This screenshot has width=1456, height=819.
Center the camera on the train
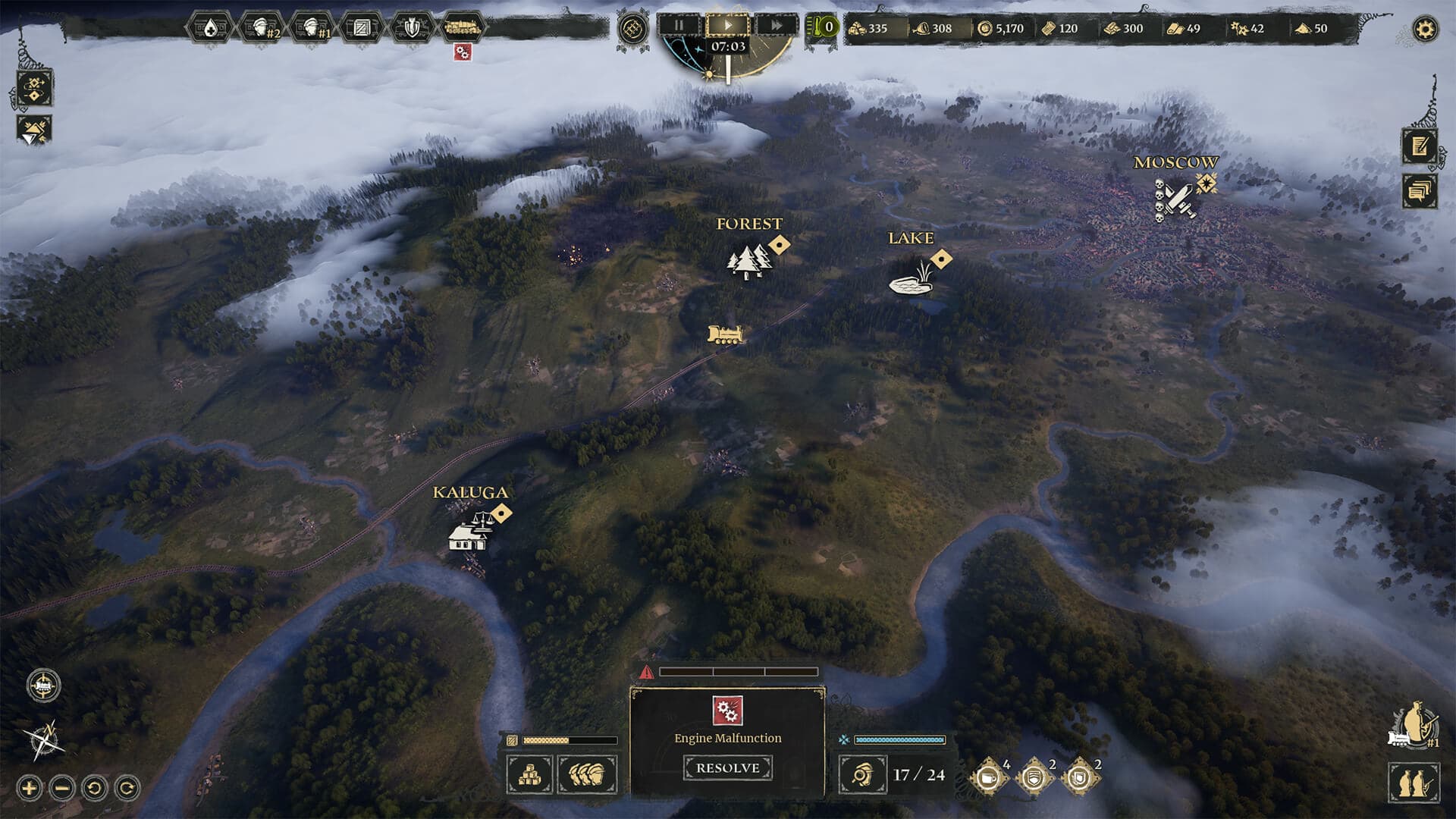tap(43, 686)
